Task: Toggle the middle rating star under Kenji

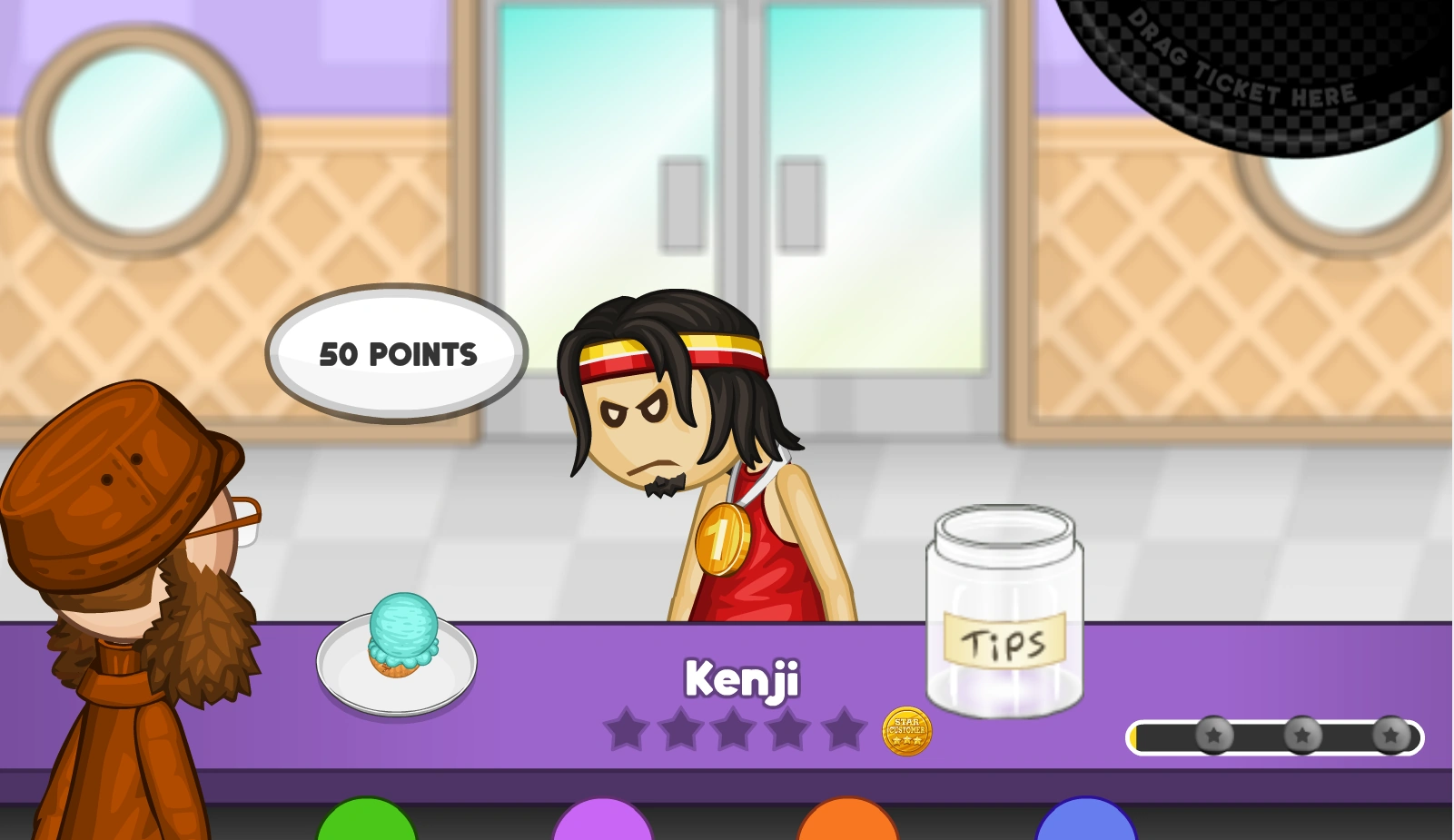Action: click(737, 729)
